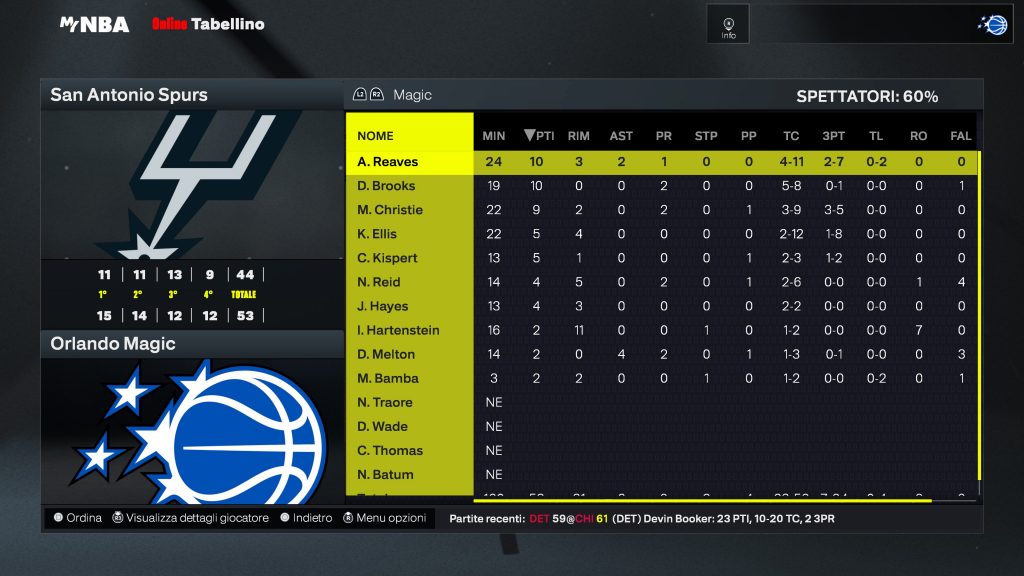Viewport: 1024px width, 576px height.
Task: Pick I. Hartenstein from the box score
Action: pos(398,330)
